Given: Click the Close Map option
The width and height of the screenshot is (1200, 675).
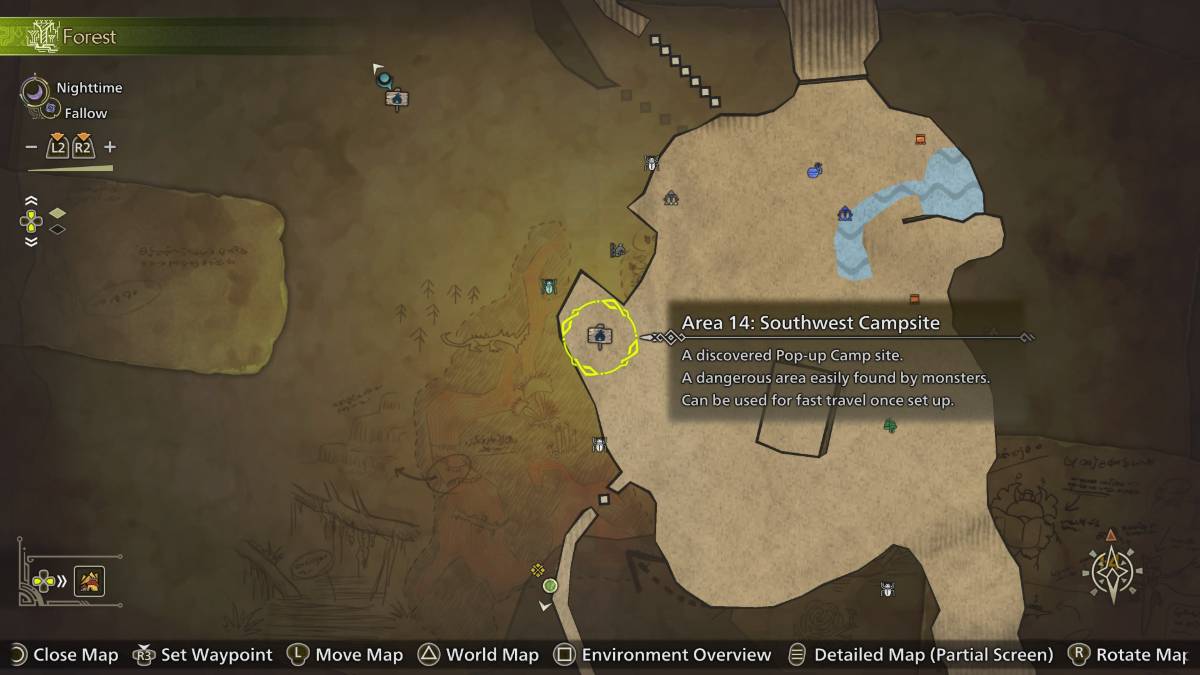Looking at the screenshot, I should (62, 655).
